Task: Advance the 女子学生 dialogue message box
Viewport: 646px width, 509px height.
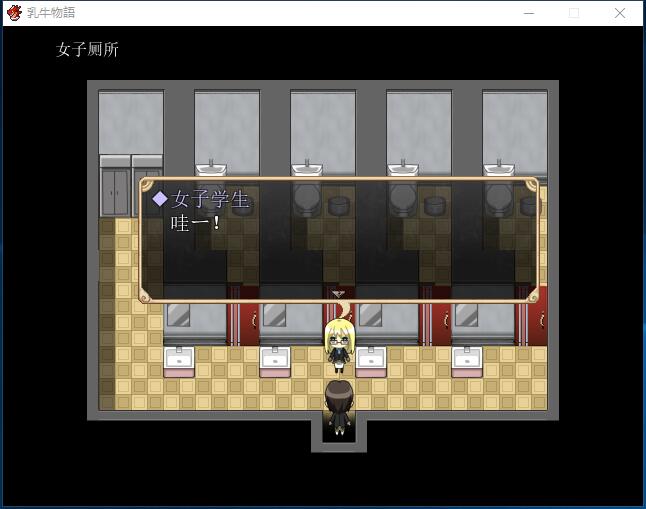Action: pyautogui.click(x=338, y=240)
